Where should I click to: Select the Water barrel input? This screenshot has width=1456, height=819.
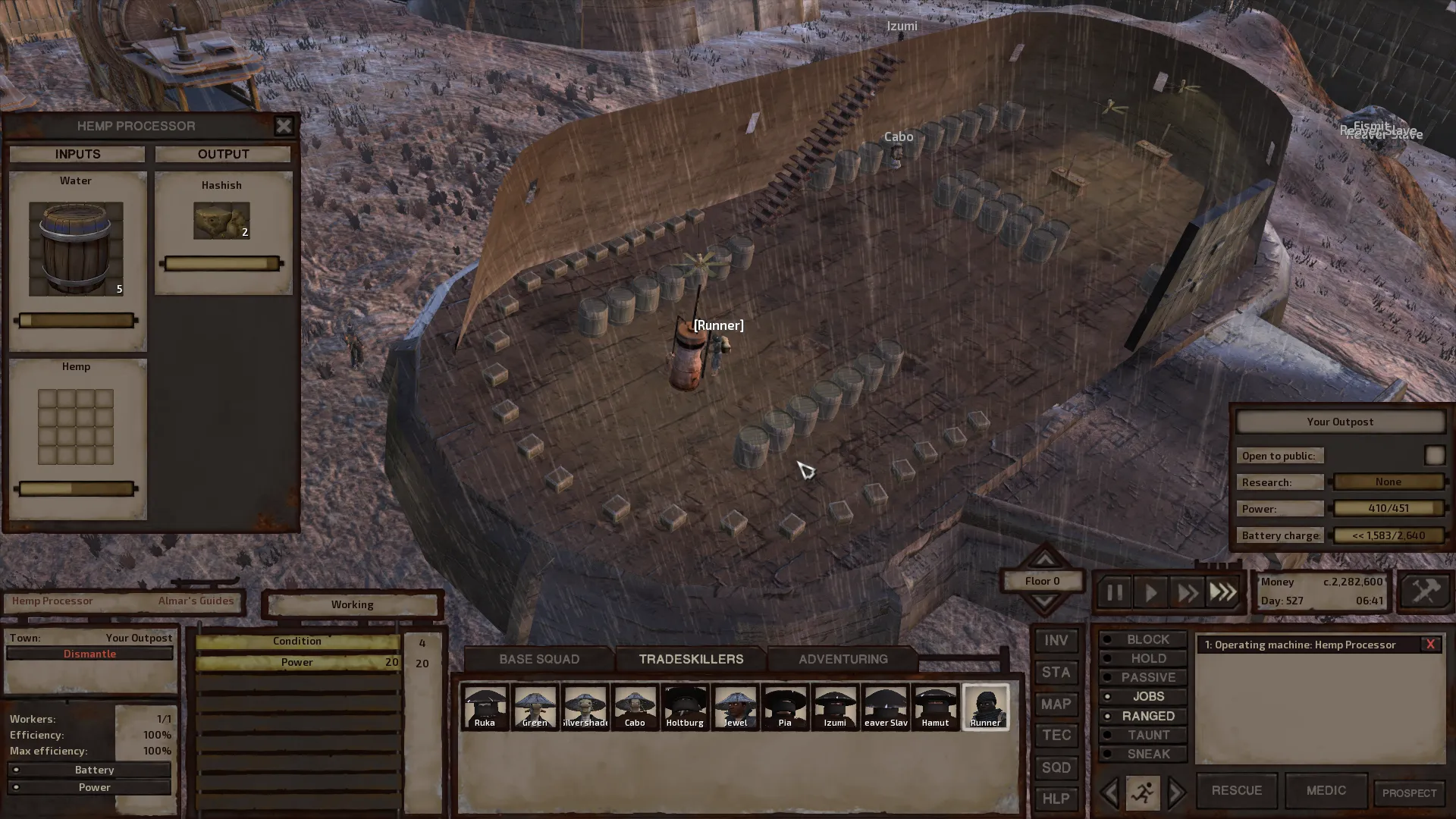(x=76, y=248)
